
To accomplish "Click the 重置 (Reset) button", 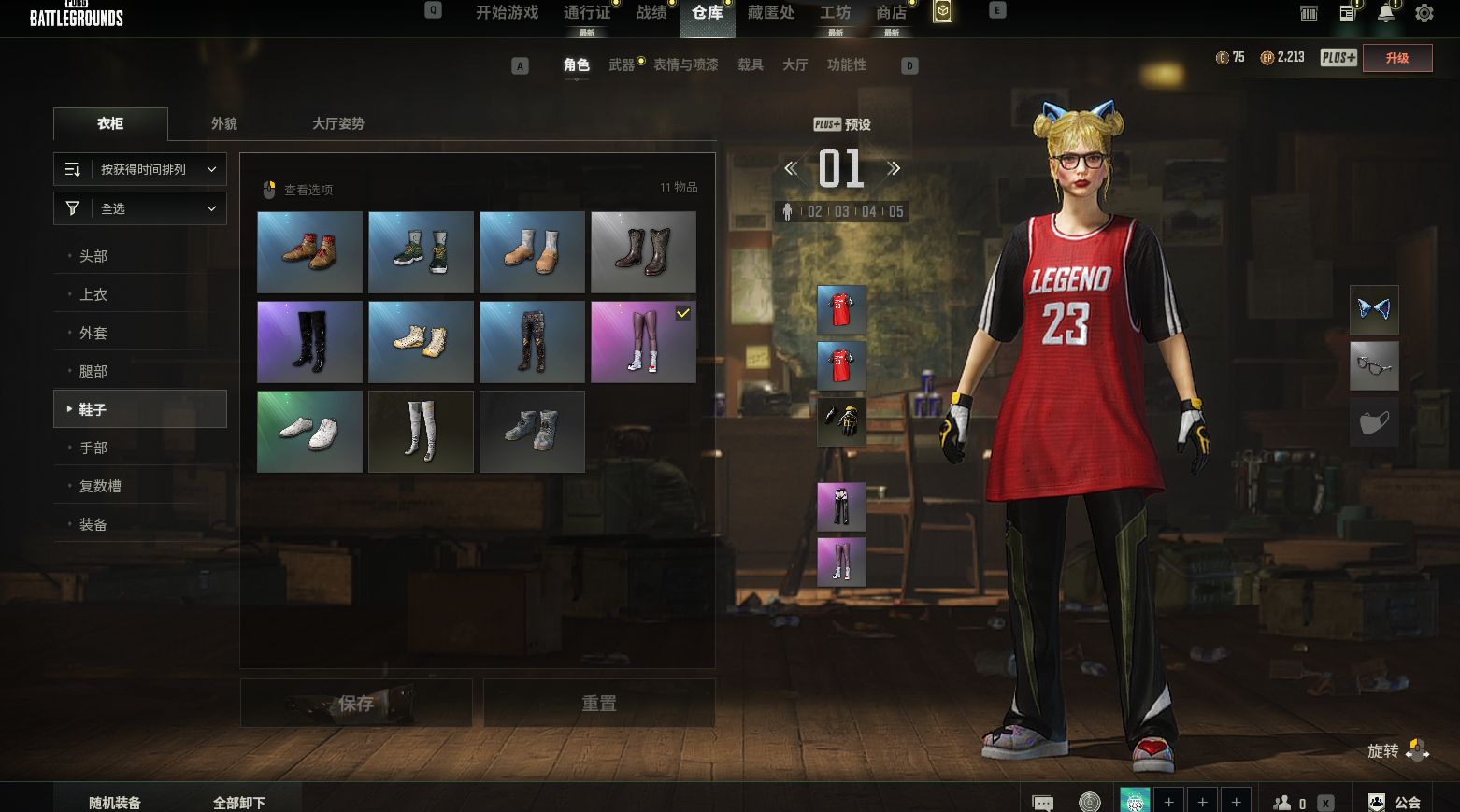I will 599,703.
